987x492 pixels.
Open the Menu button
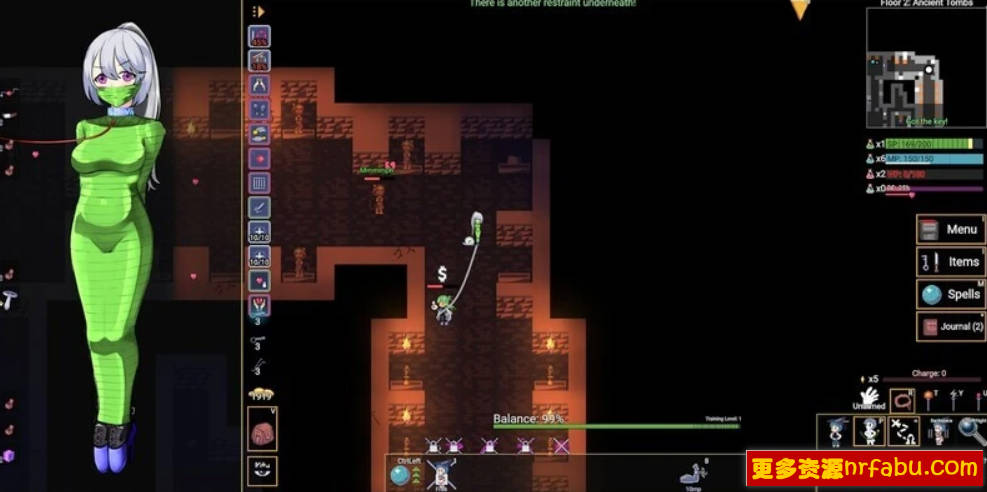pos(950,229)
